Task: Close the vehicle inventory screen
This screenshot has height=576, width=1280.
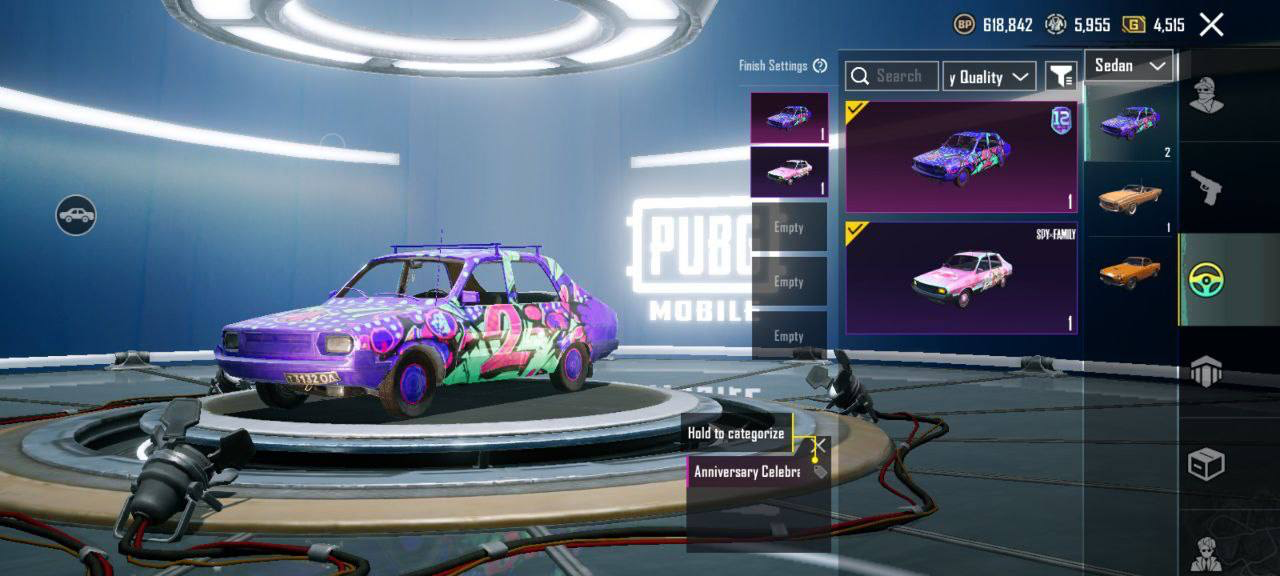Action: pos(1211,25)
